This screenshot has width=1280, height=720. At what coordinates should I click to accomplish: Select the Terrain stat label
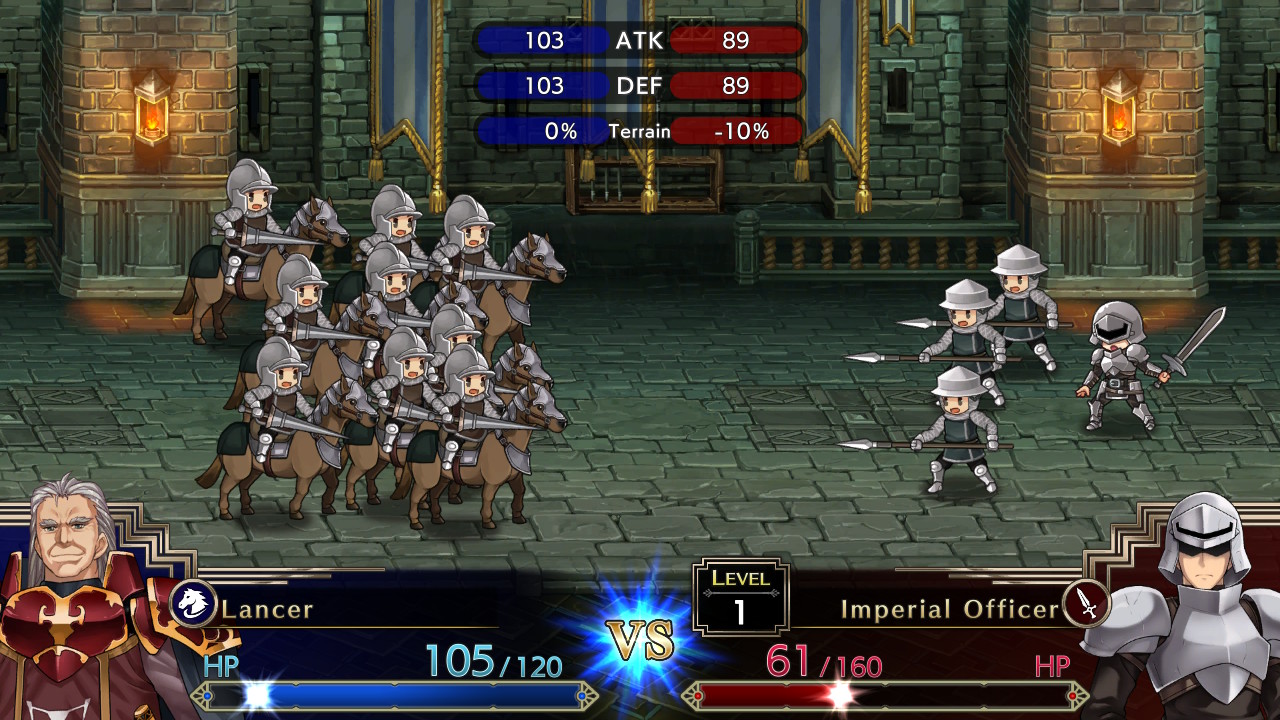pyautogui.click(x=639, y=130)
